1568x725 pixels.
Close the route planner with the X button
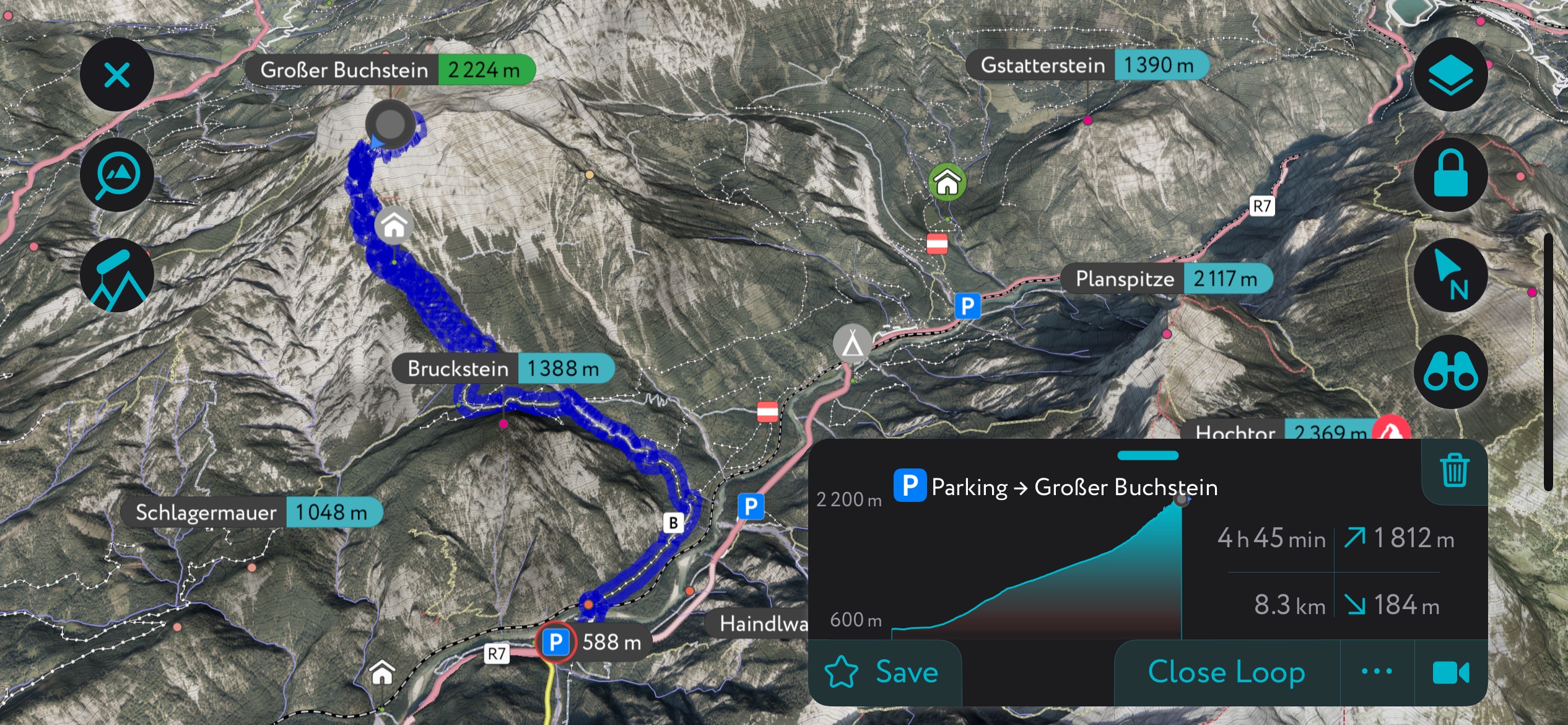pos(116,75)
